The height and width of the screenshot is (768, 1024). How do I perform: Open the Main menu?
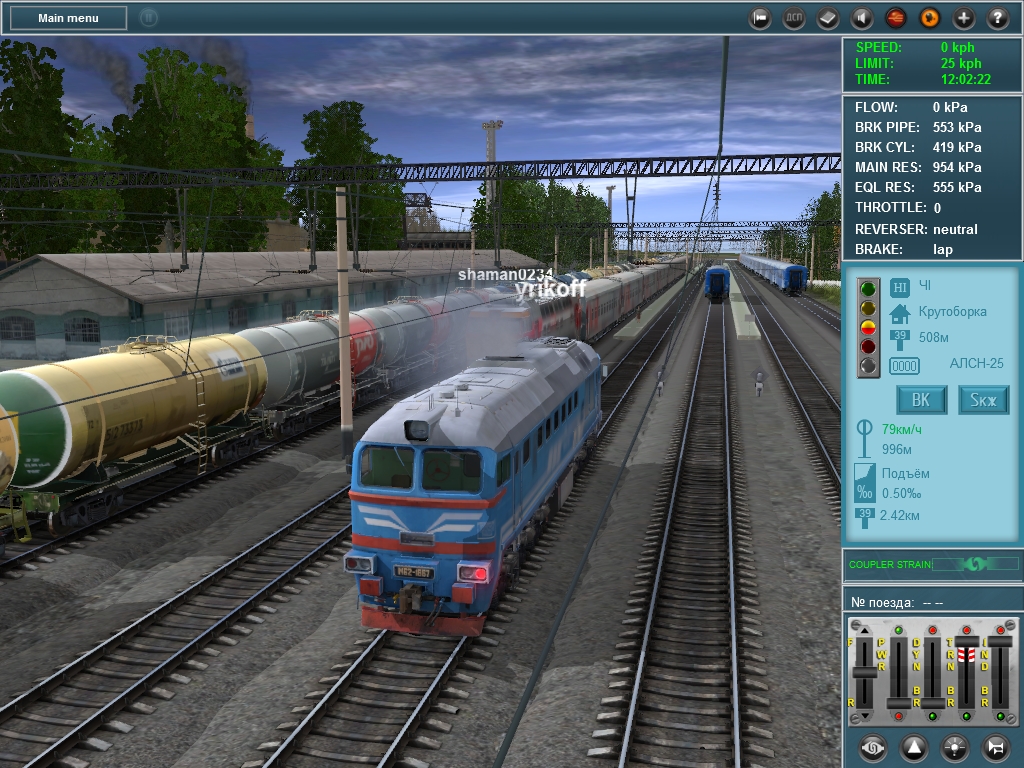[x=68, y=18]
